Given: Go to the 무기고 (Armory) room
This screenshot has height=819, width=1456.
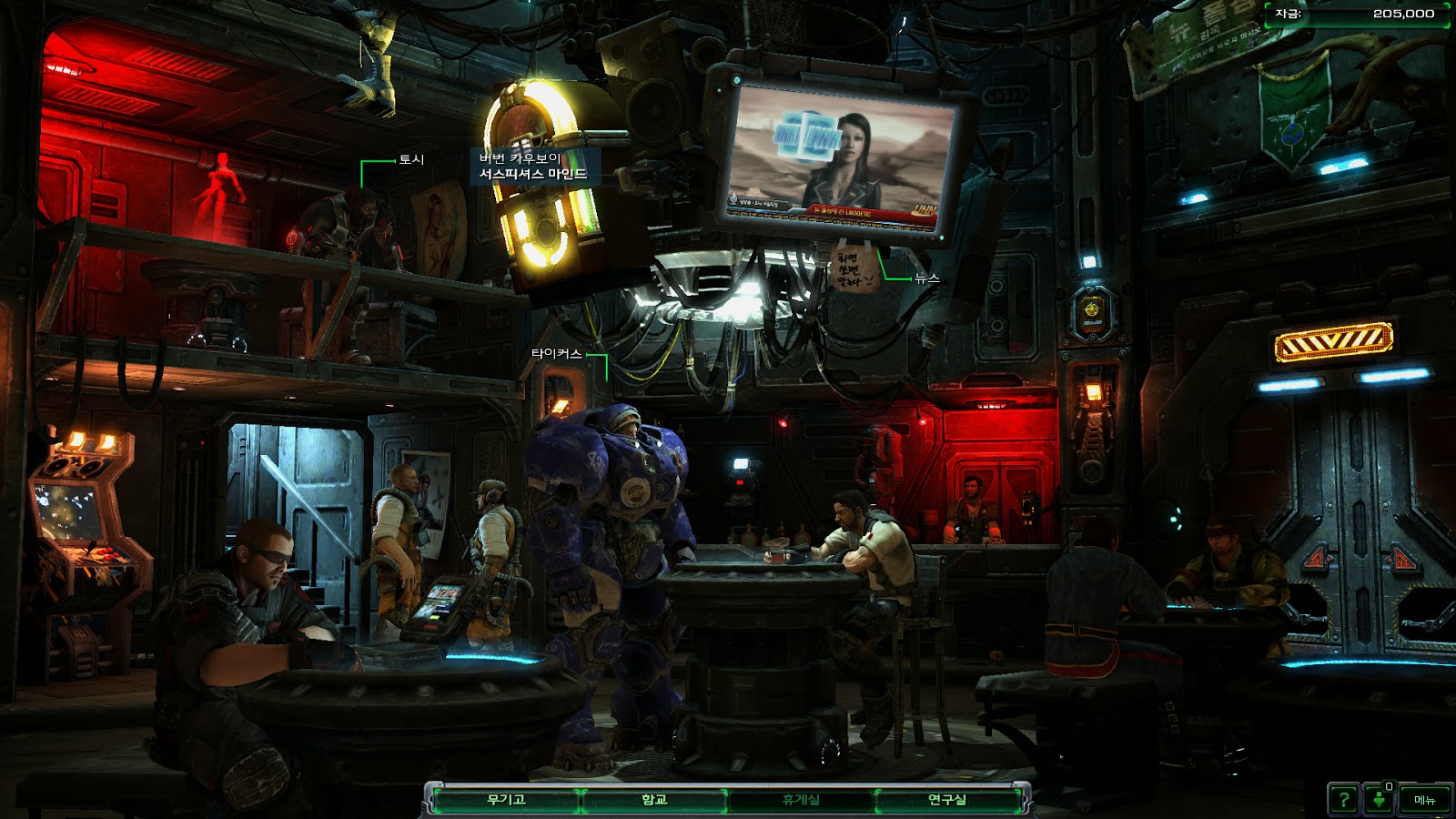Looking at the screenshot, I should [x=506, y=800].
